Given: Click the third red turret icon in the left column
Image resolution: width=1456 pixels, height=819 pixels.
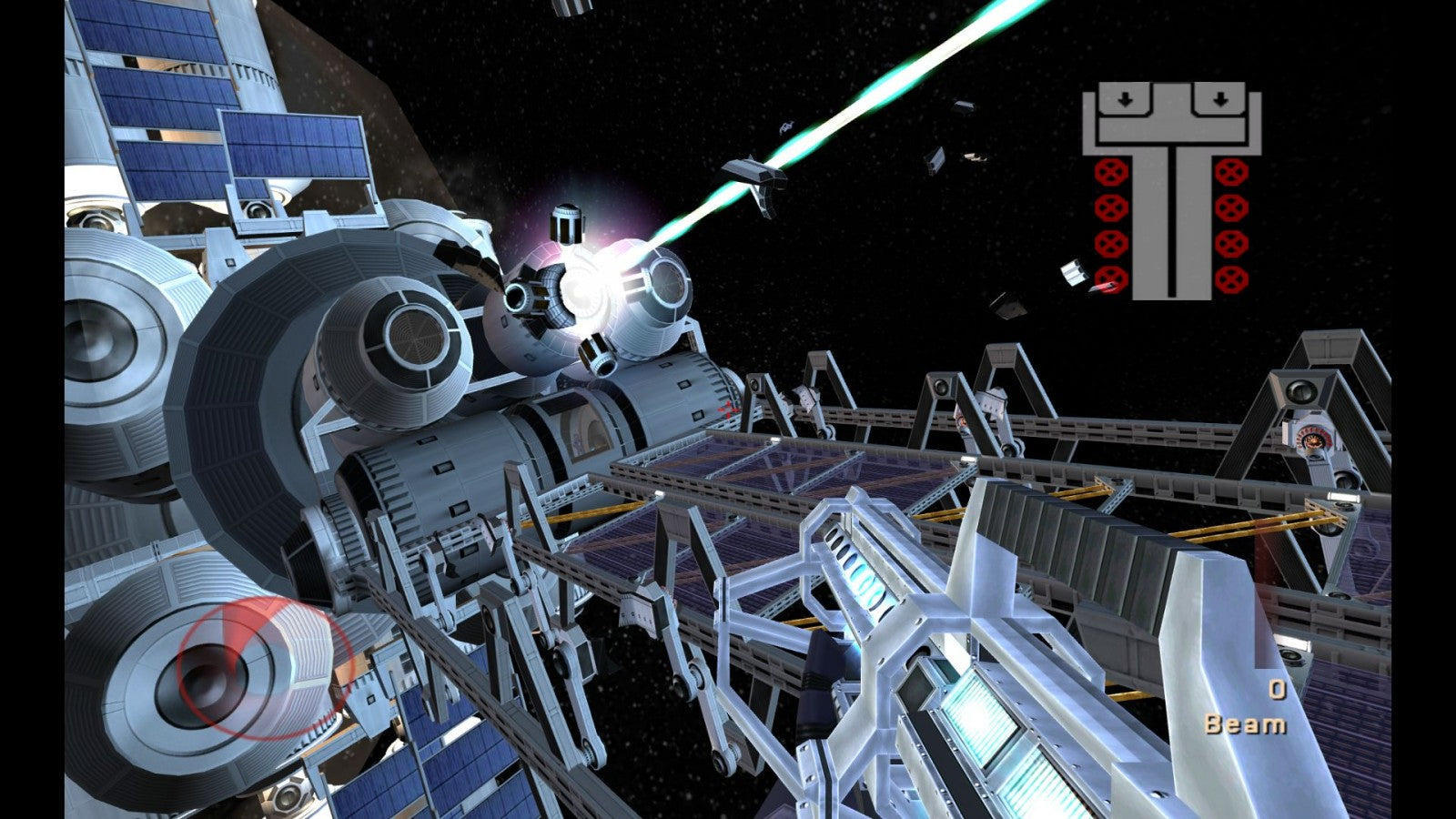Looking at the screenshot, I should click(x=1110, y=243).
